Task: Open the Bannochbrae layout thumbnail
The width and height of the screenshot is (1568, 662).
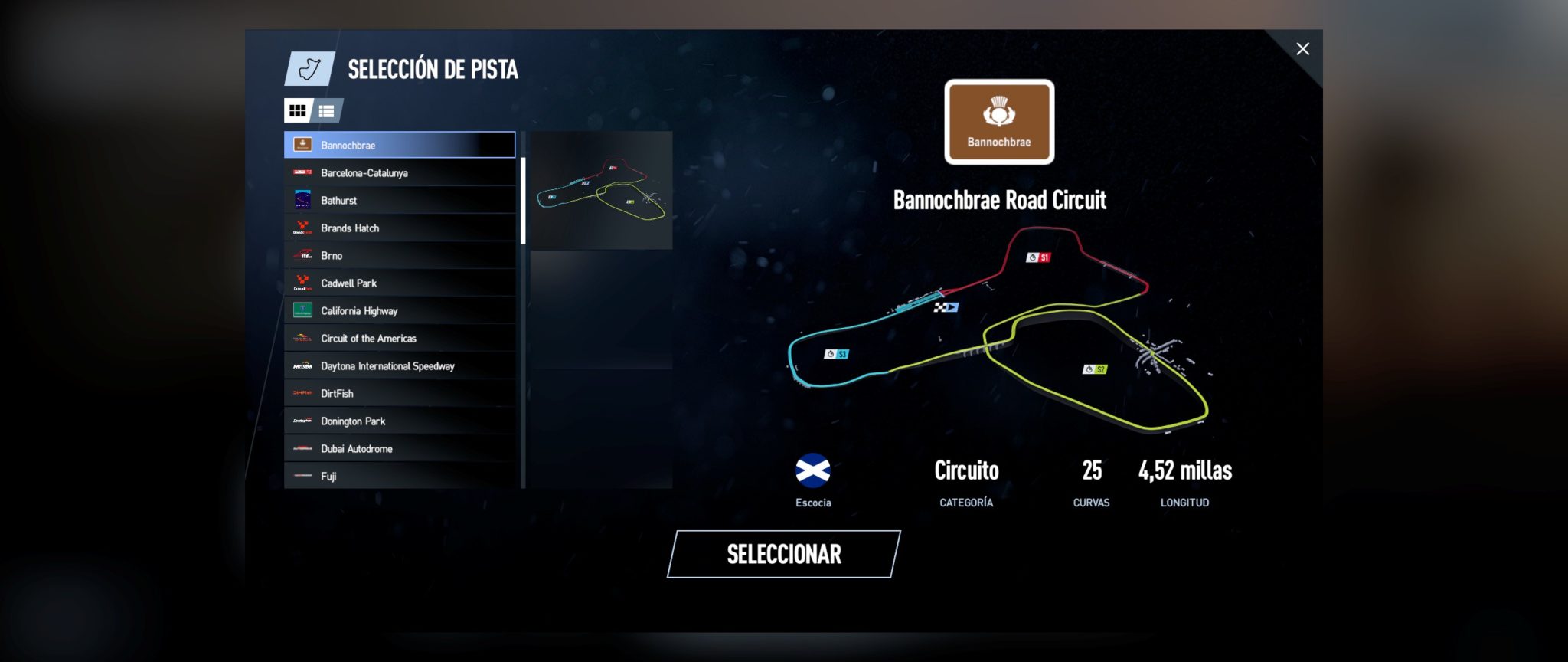Action: pos(601,190)
